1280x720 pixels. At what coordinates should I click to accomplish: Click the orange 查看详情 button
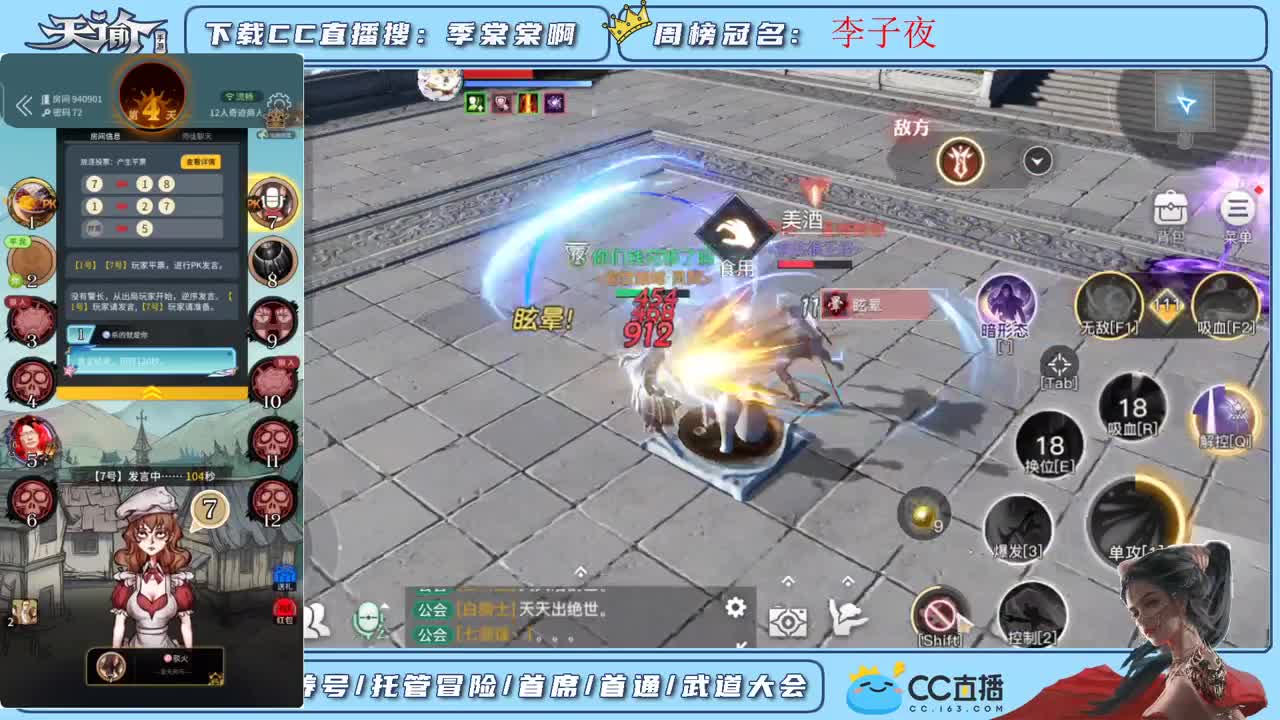199,161
